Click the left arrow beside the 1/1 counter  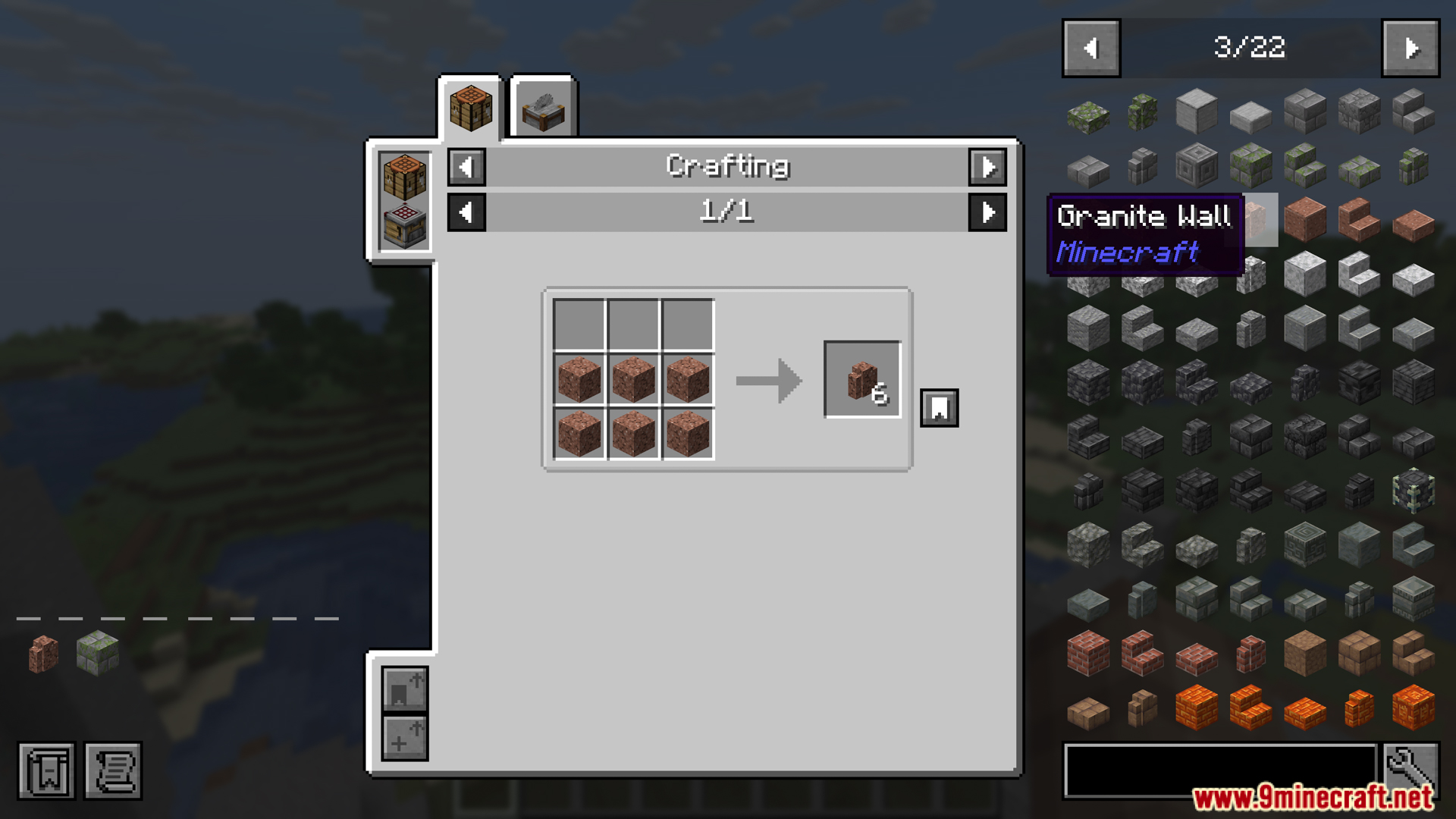click(x=466, y=213)
